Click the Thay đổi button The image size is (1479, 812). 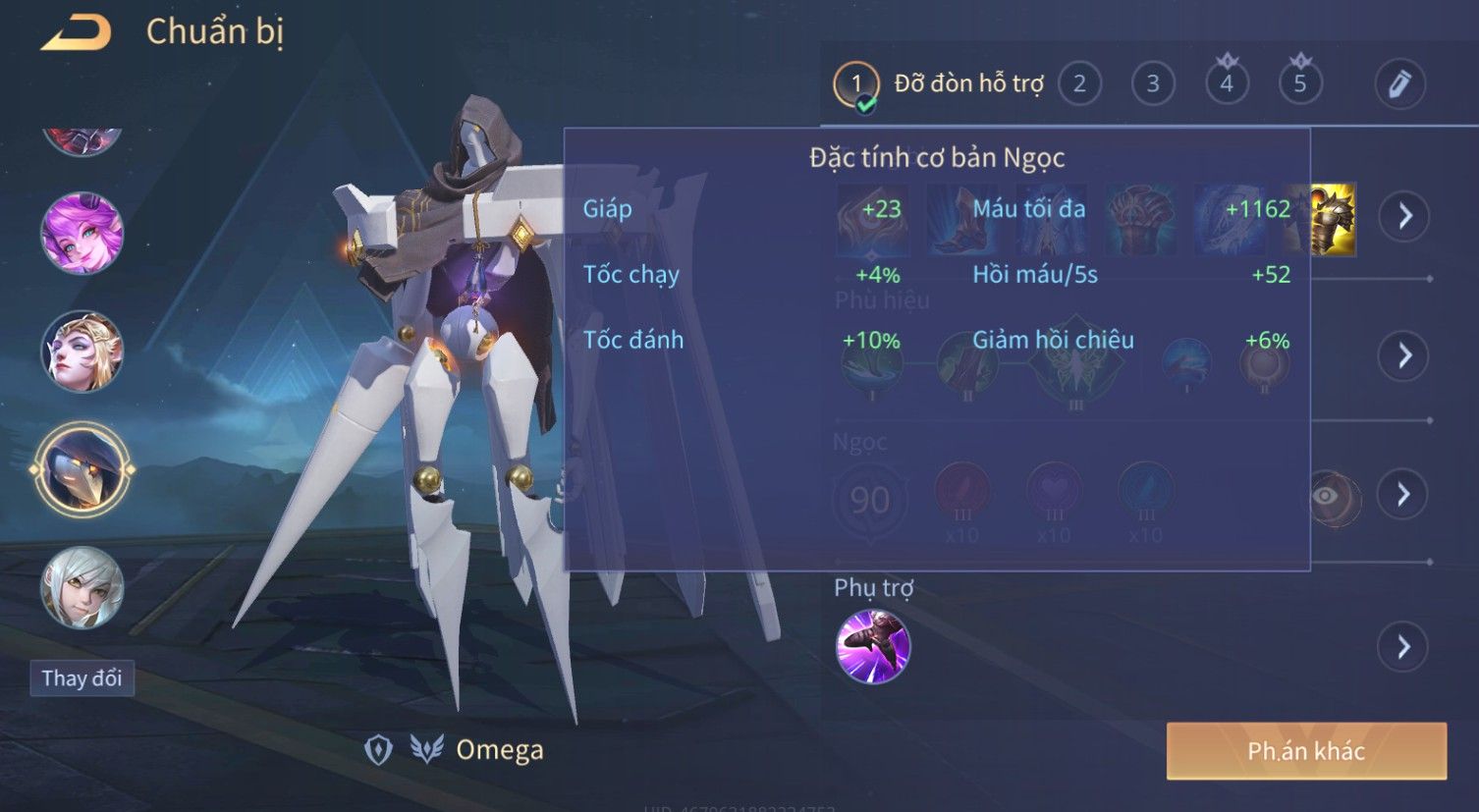[x=82, y=678]
